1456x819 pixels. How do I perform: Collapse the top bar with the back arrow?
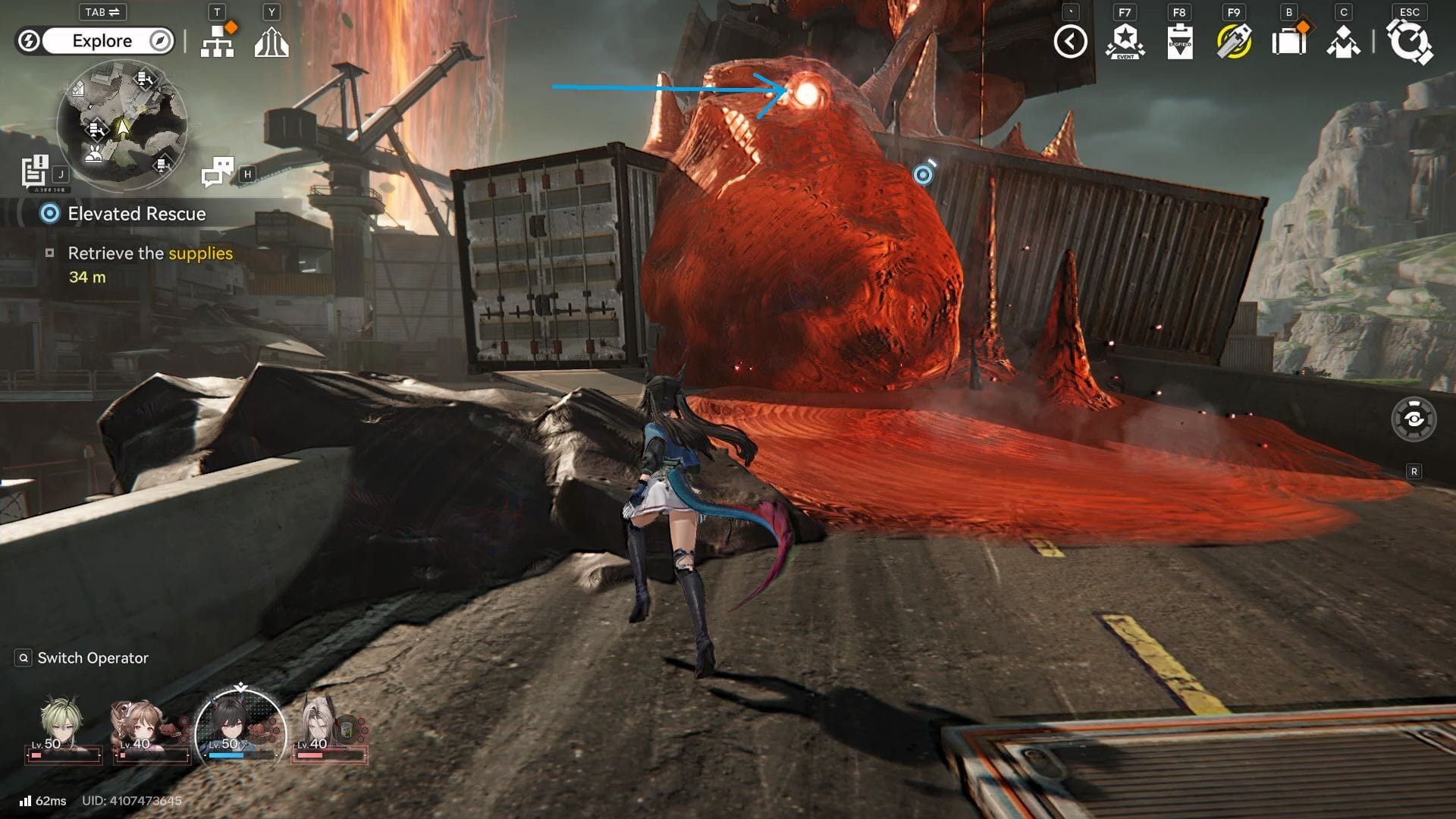1070,42
